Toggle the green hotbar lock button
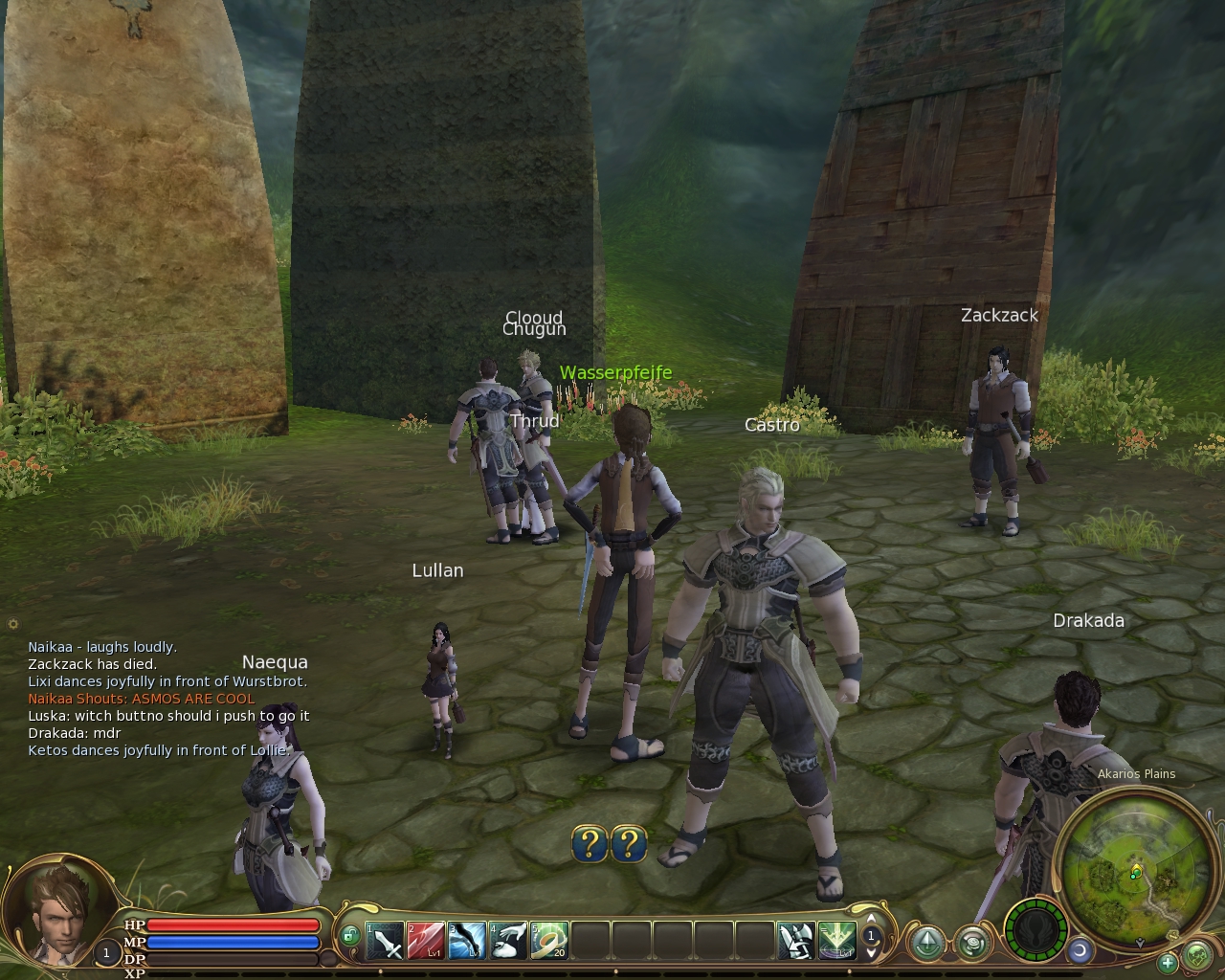The width and height of the screenshot is (1225, 980). point(350,936)
